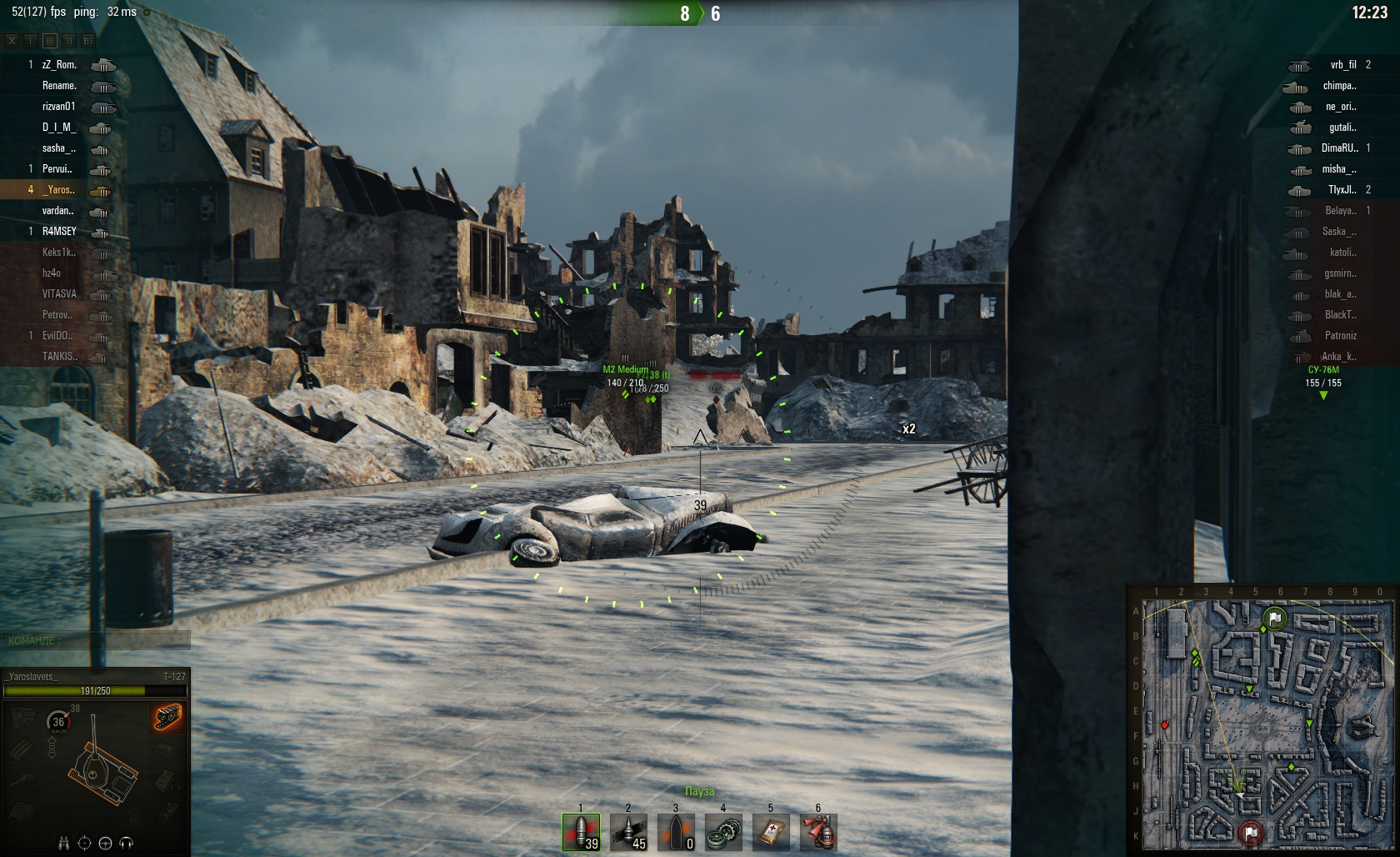The image size is (1400, 857).
Task: Click the highlighted player list view mode button
Action: coord(50,40)
